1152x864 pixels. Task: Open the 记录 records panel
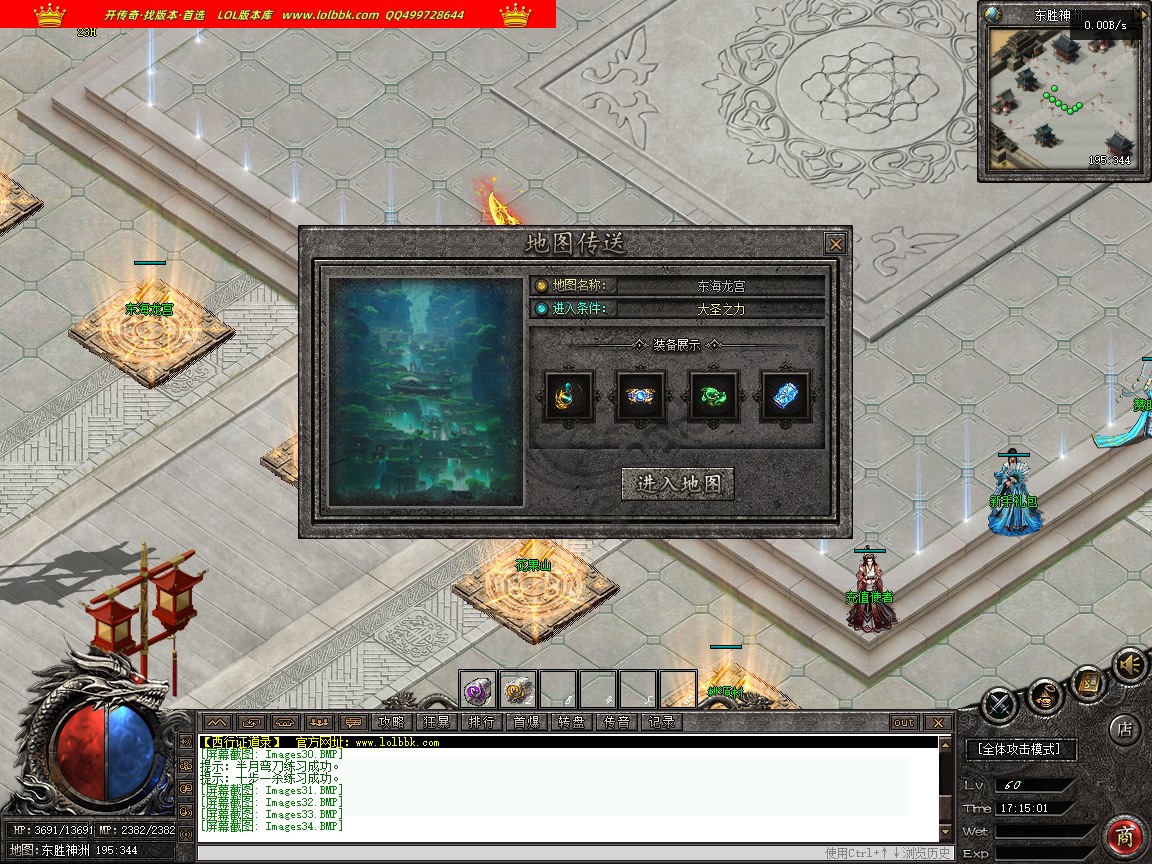point(661,722)
